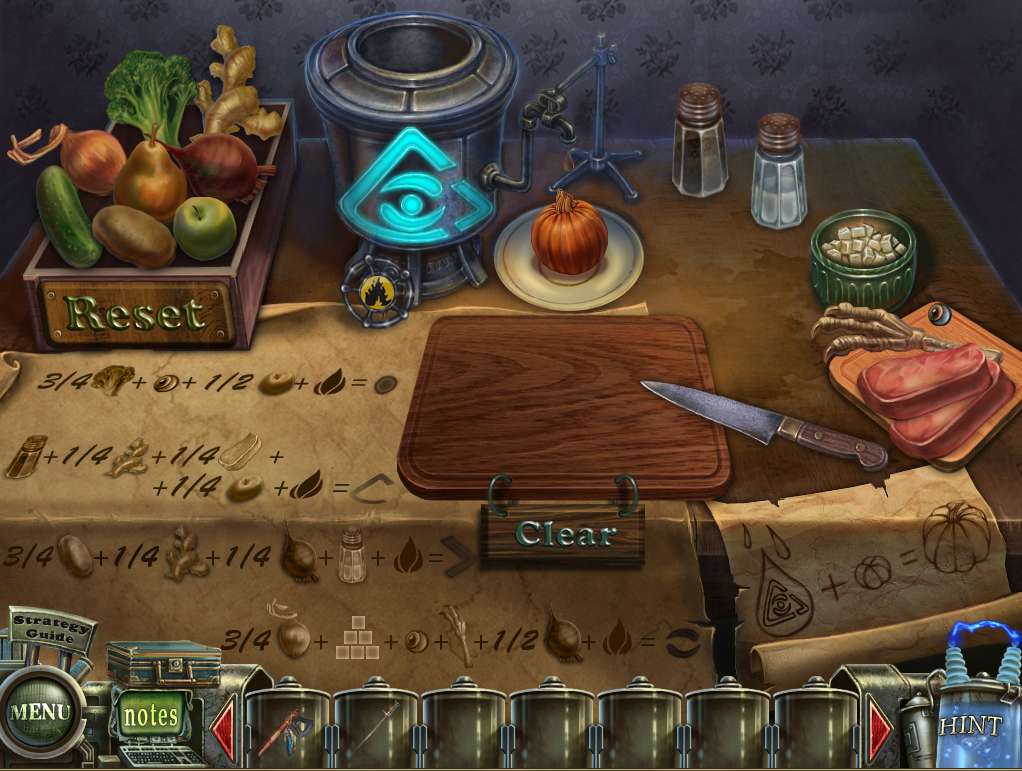Show next inventory items with right red arrow

pos(880,727)
